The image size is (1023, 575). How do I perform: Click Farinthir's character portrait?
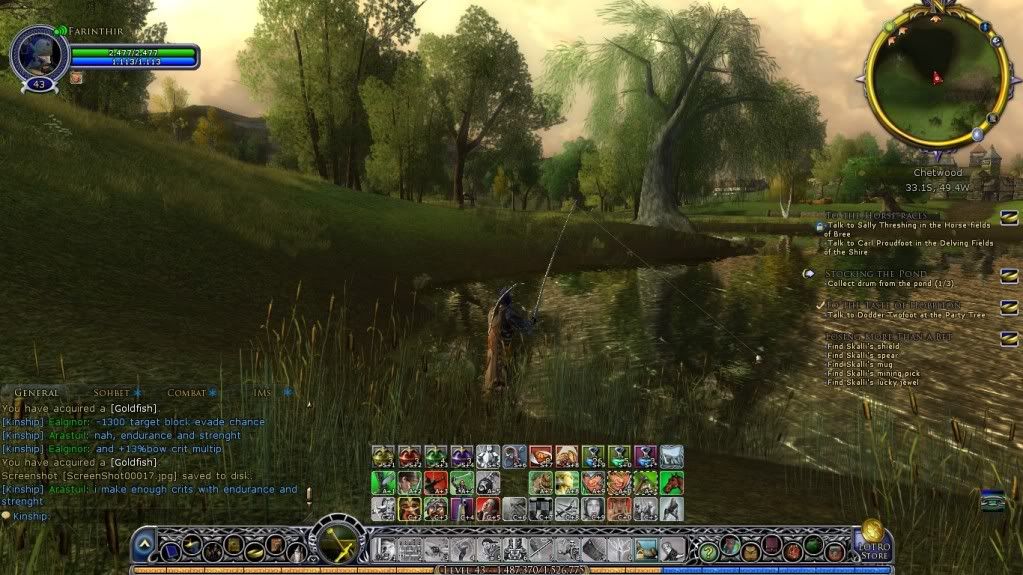click(38, 54)
